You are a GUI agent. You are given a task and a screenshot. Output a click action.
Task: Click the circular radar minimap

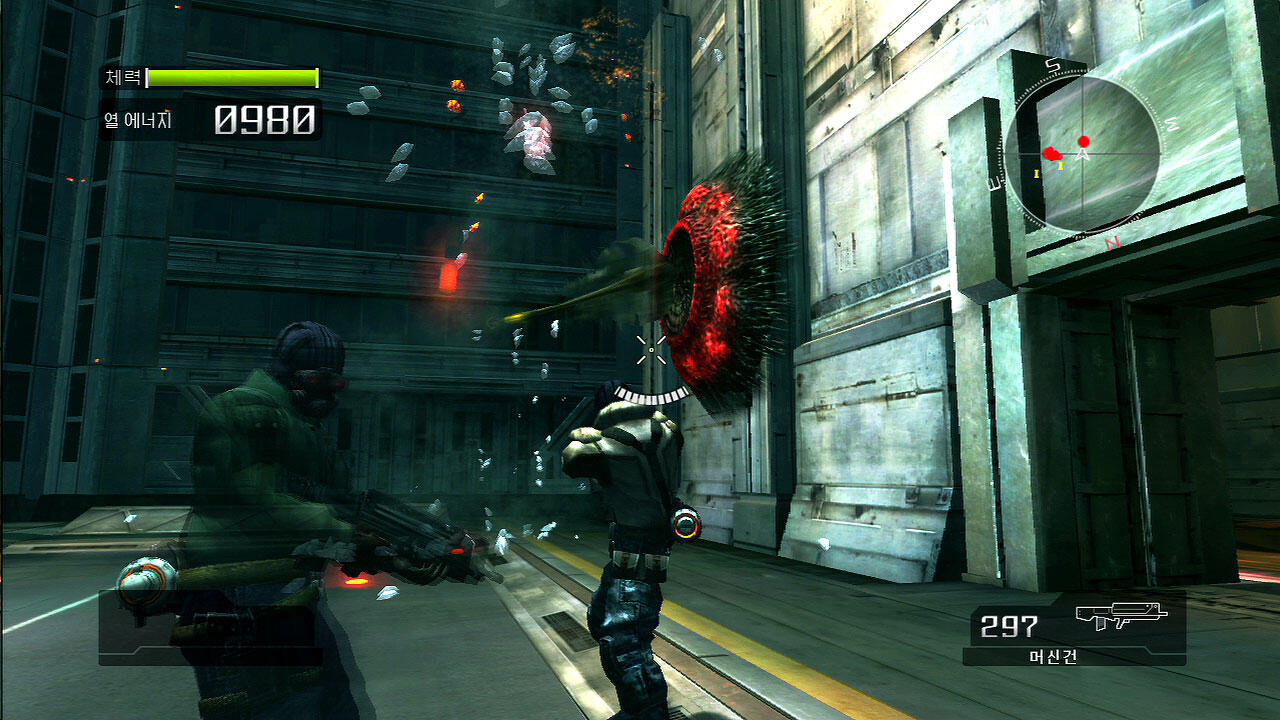coord(1083,154)
